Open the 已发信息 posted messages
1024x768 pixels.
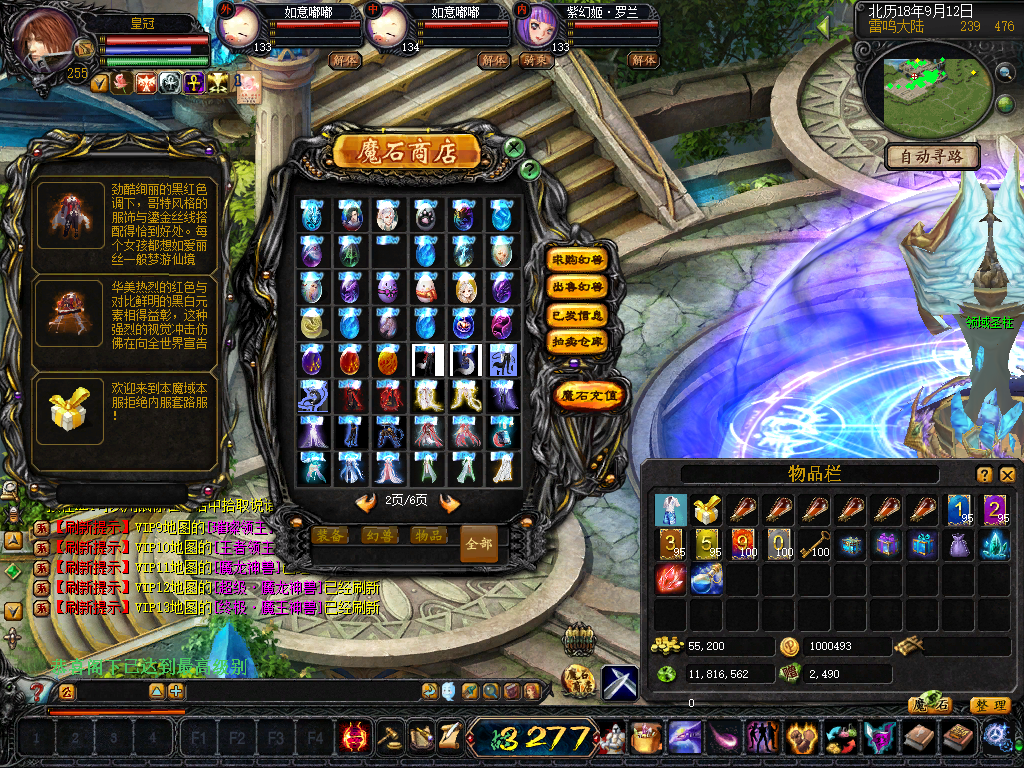578,314
